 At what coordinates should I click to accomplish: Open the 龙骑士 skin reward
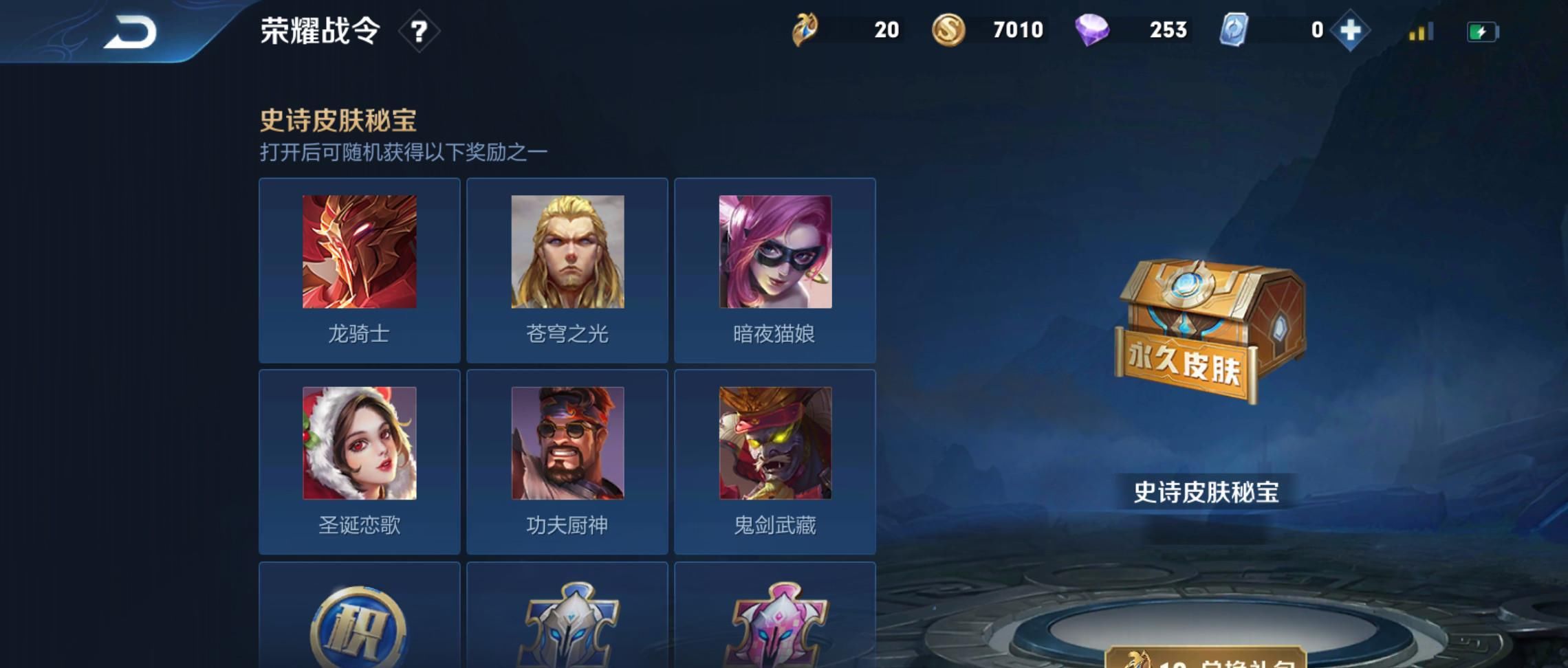click(358, 252)
